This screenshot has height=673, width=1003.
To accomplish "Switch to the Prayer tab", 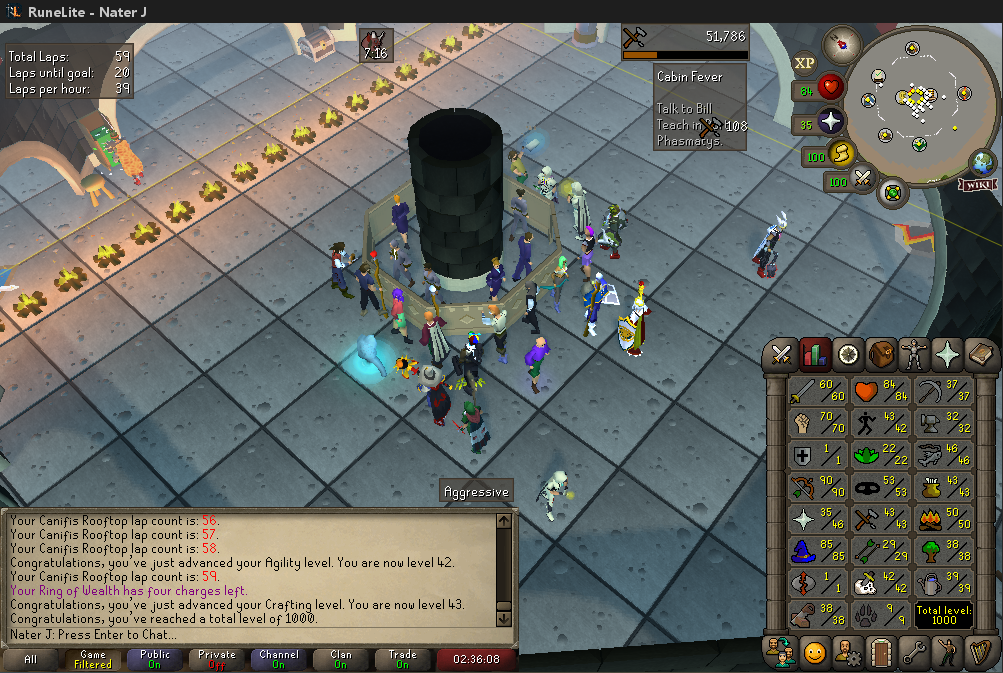I will pyautogui.click(x=946, y=354).
